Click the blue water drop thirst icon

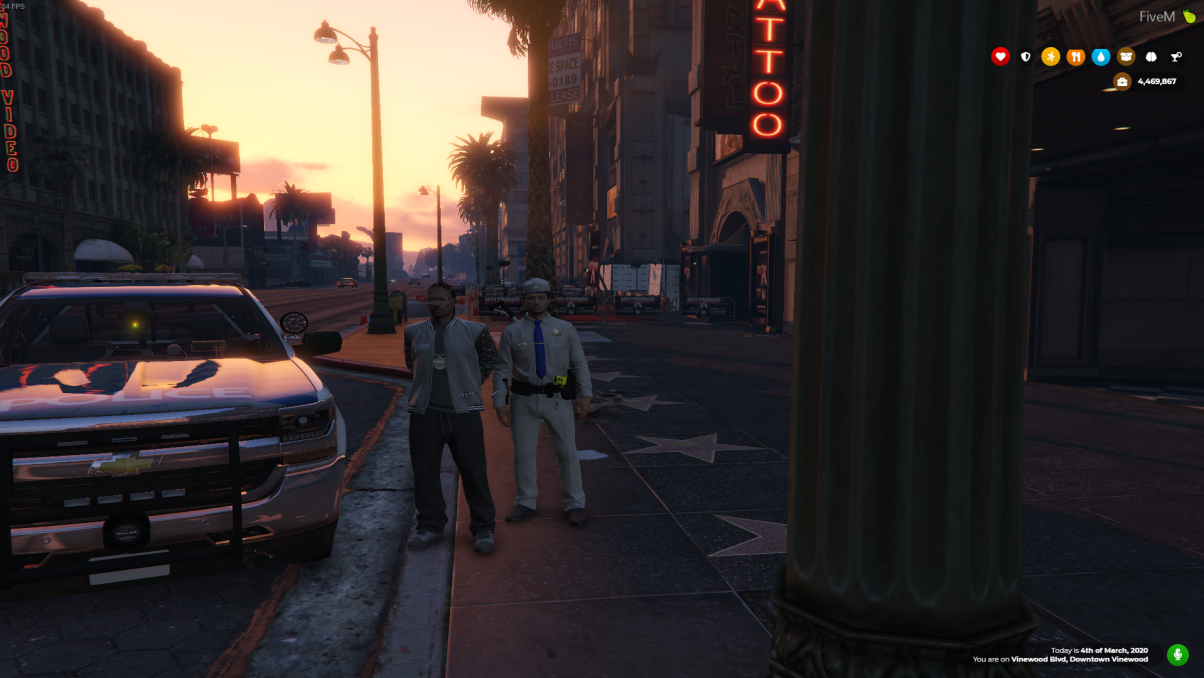point(1101,57)
